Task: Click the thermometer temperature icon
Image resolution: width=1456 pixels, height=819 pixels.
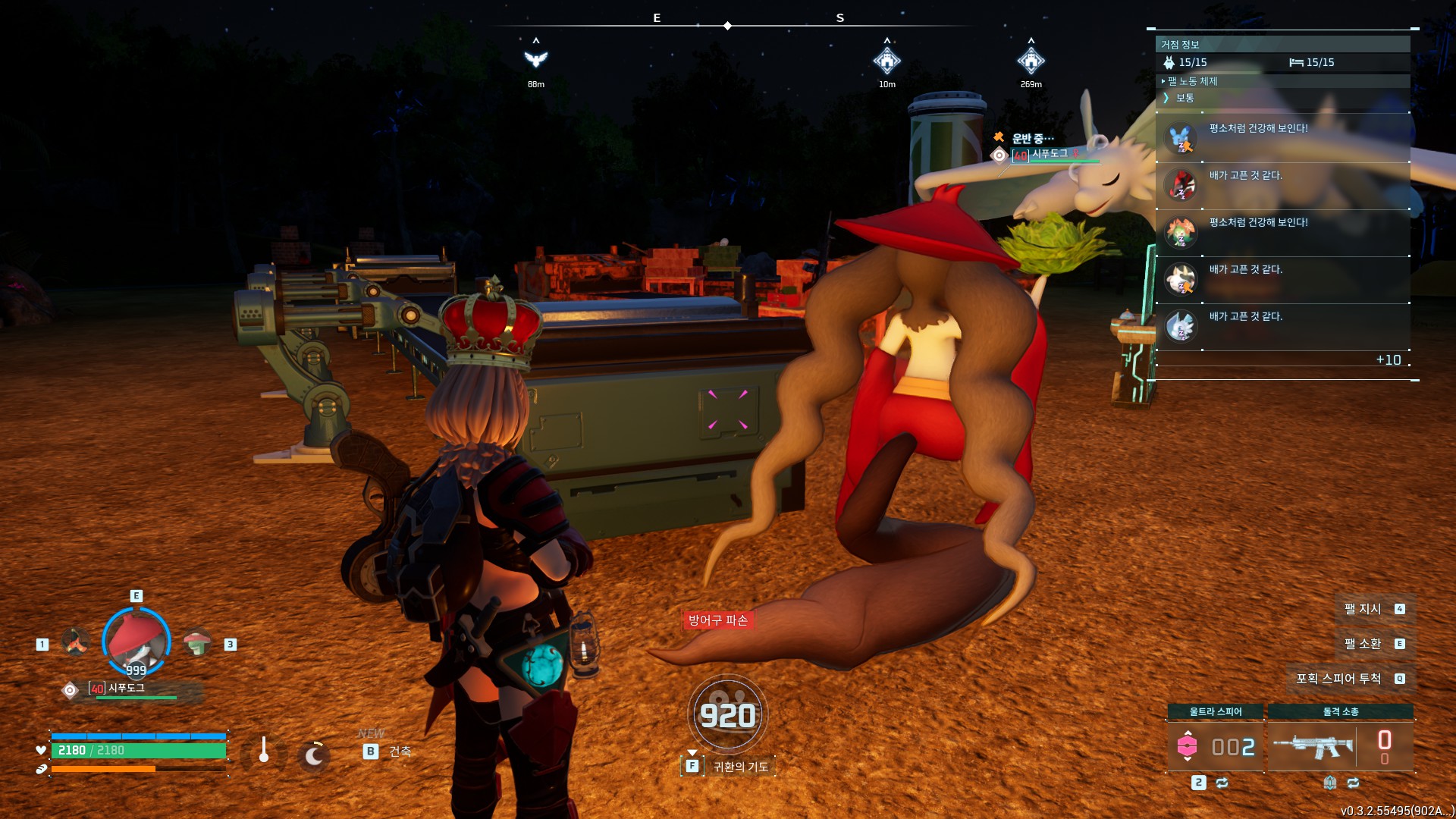Action: point(264,751)
